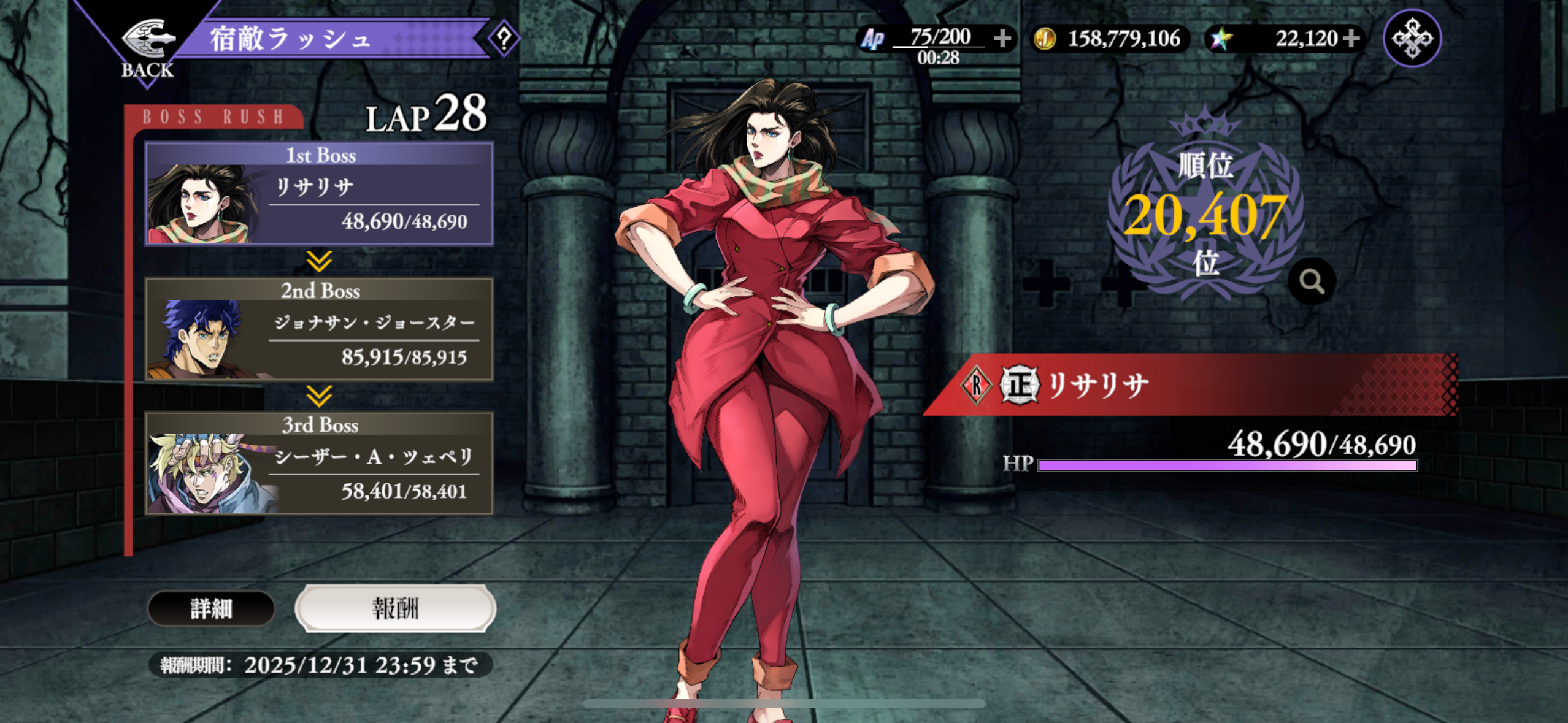The height and width of the screenshot is (723, 1568).
Task: Show the 報酬 rewards list
Action: (395, 608)
